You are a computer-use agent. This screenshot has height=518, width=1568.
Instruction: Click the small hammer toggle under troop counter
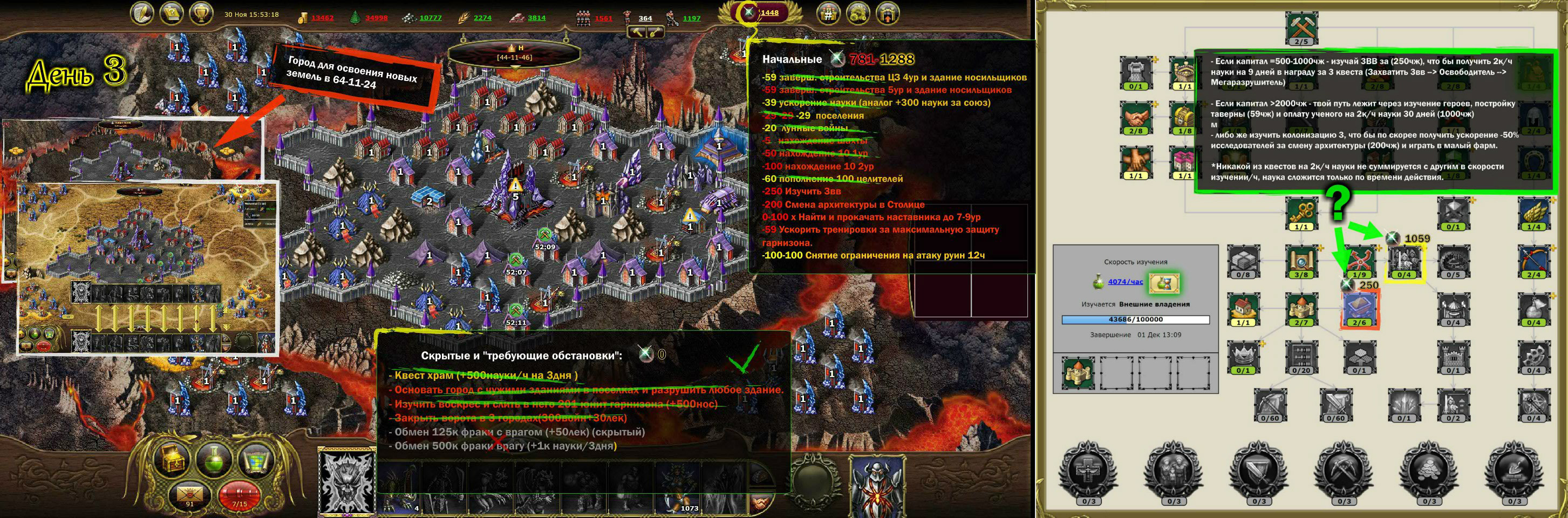[x=638, y=34]
